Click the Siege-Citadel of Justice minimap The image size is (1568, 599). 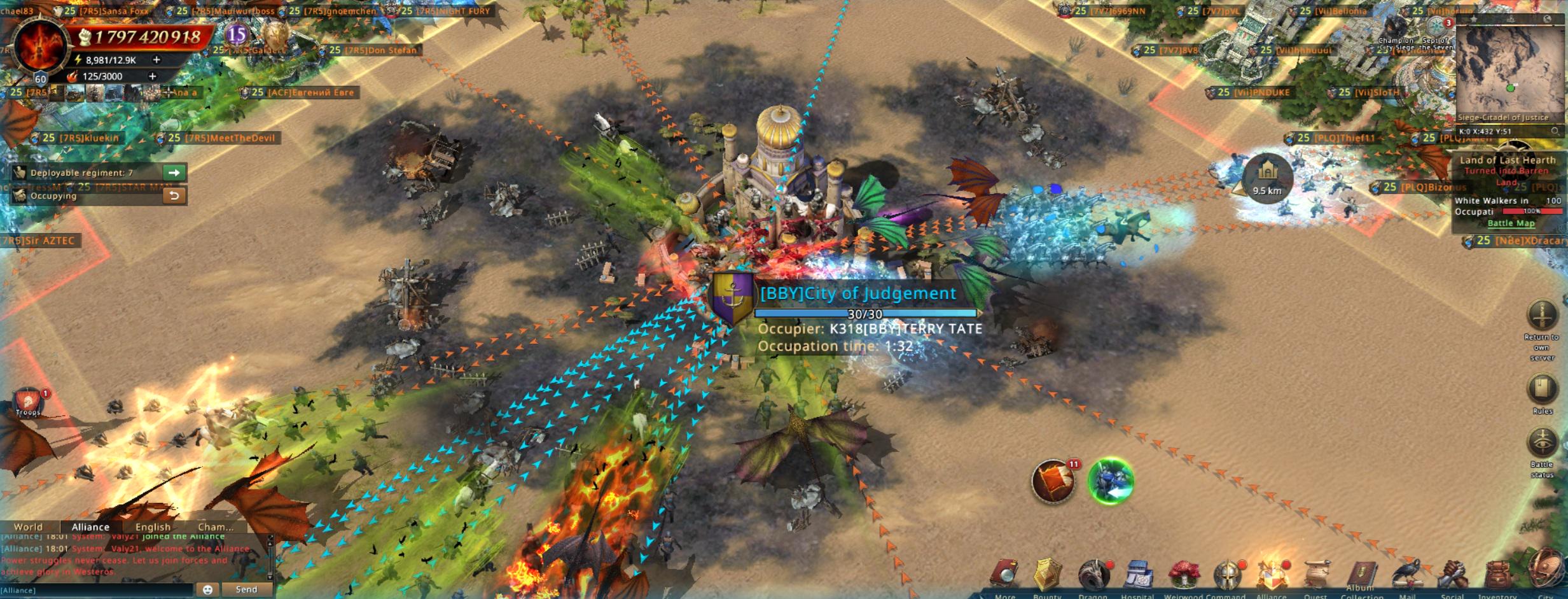[1509, 70]
